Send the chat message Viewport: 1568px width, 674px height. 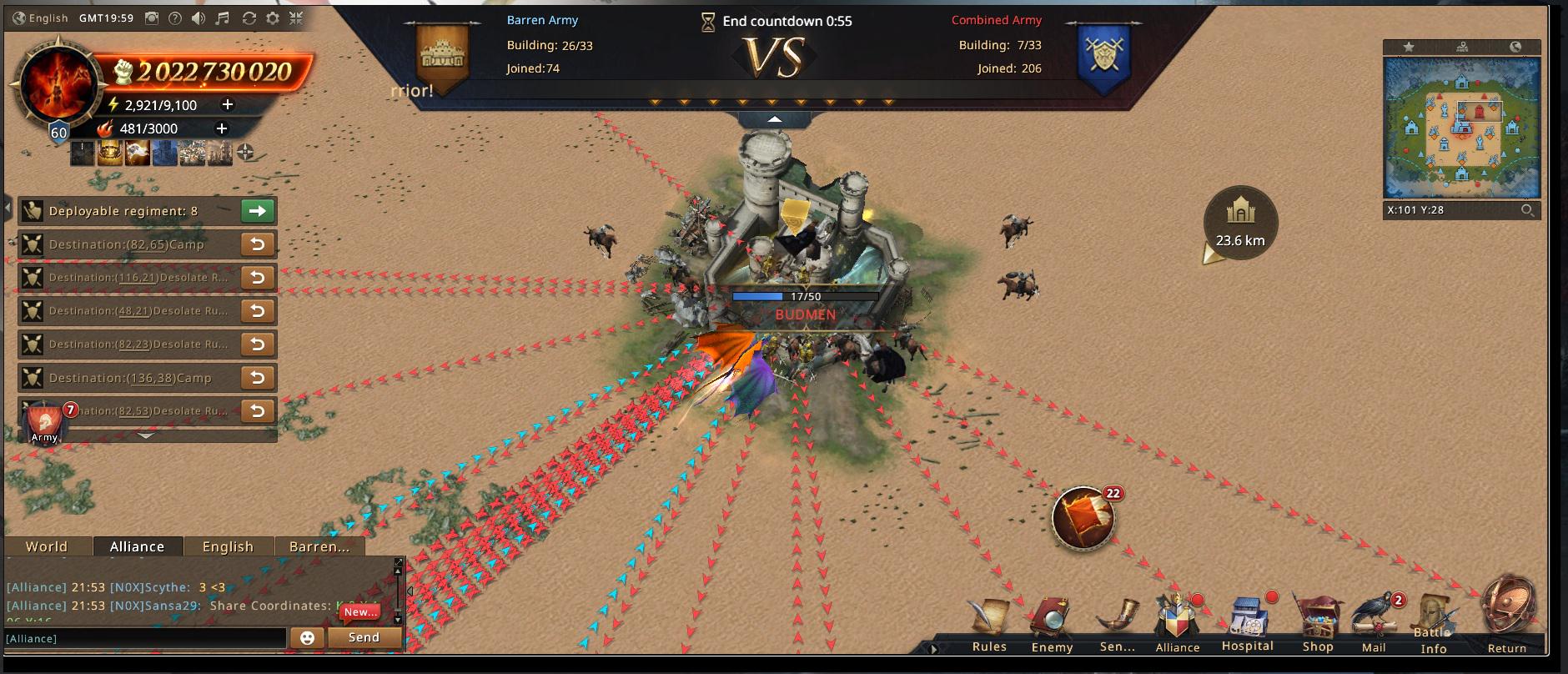point(364,637)
